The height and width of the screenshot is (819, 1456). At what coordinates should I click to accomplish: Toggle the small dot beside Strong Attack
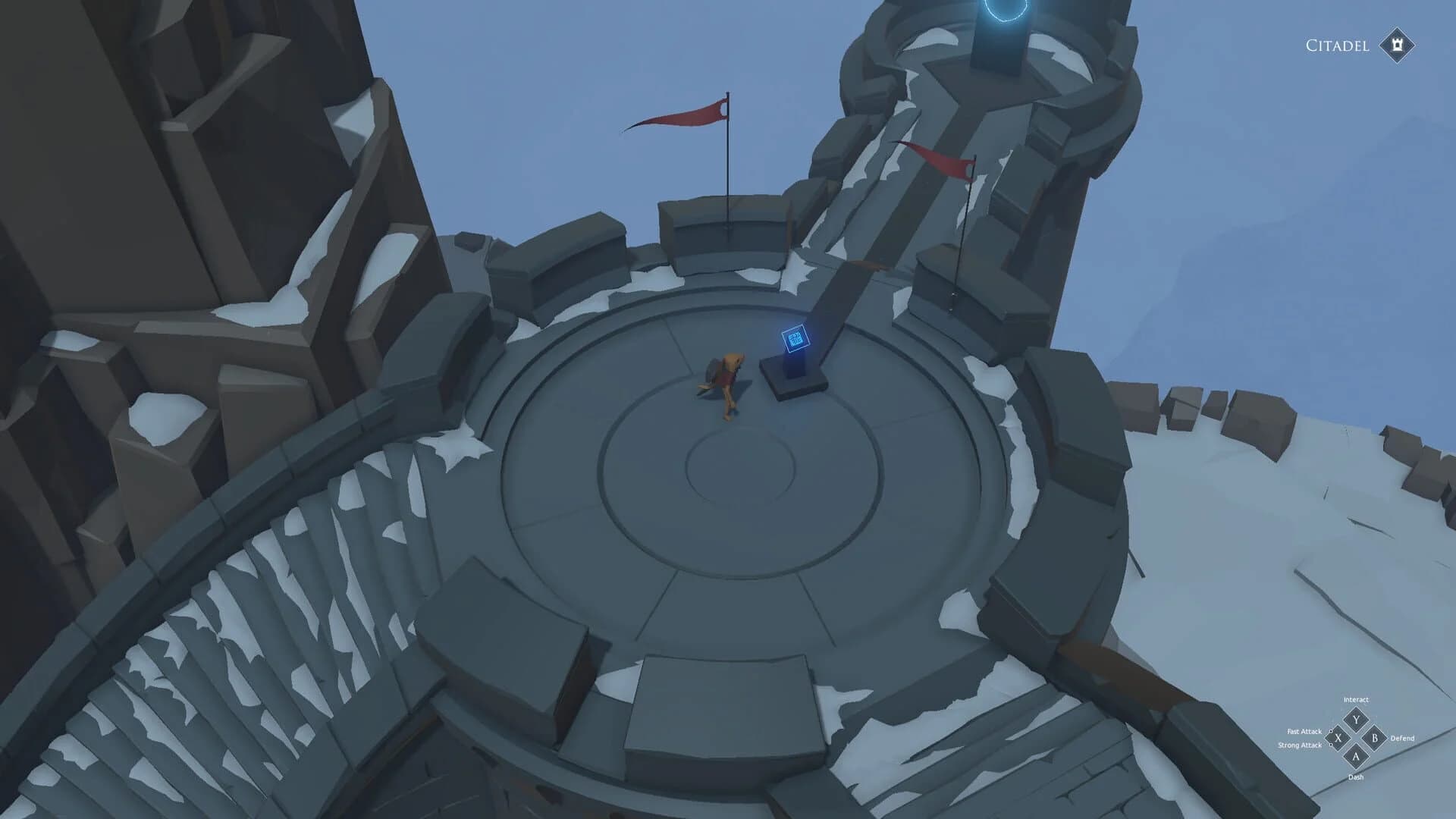coord(1331,745)
